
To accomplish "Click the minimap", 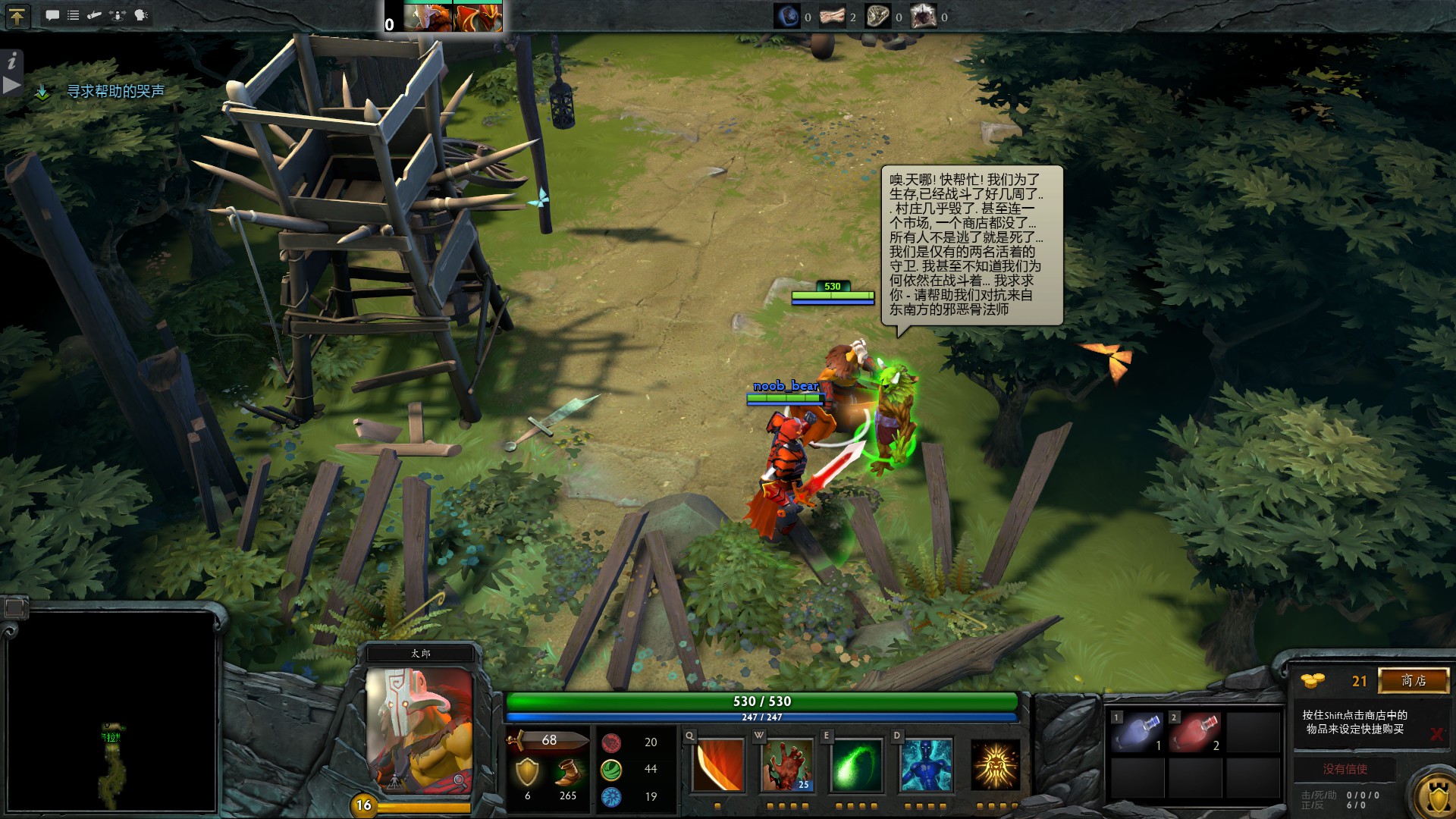I will click(111, 711).
